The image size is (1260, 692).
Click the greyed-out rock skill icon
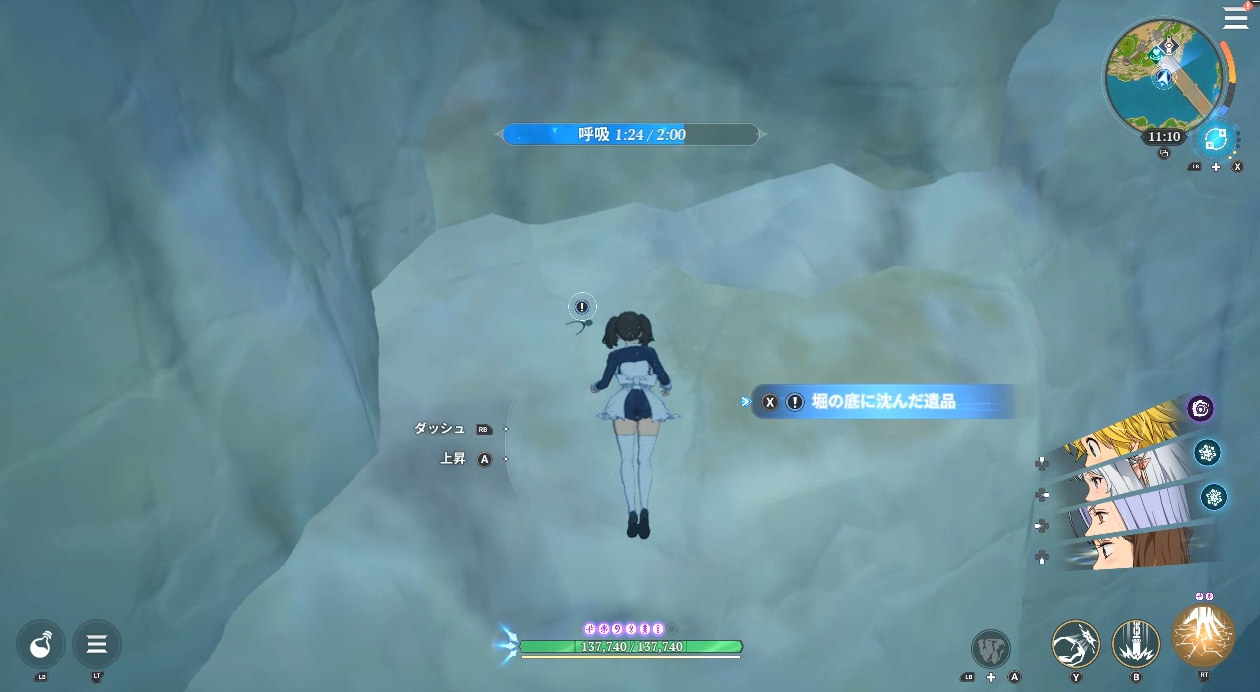[x=990, y=648]
